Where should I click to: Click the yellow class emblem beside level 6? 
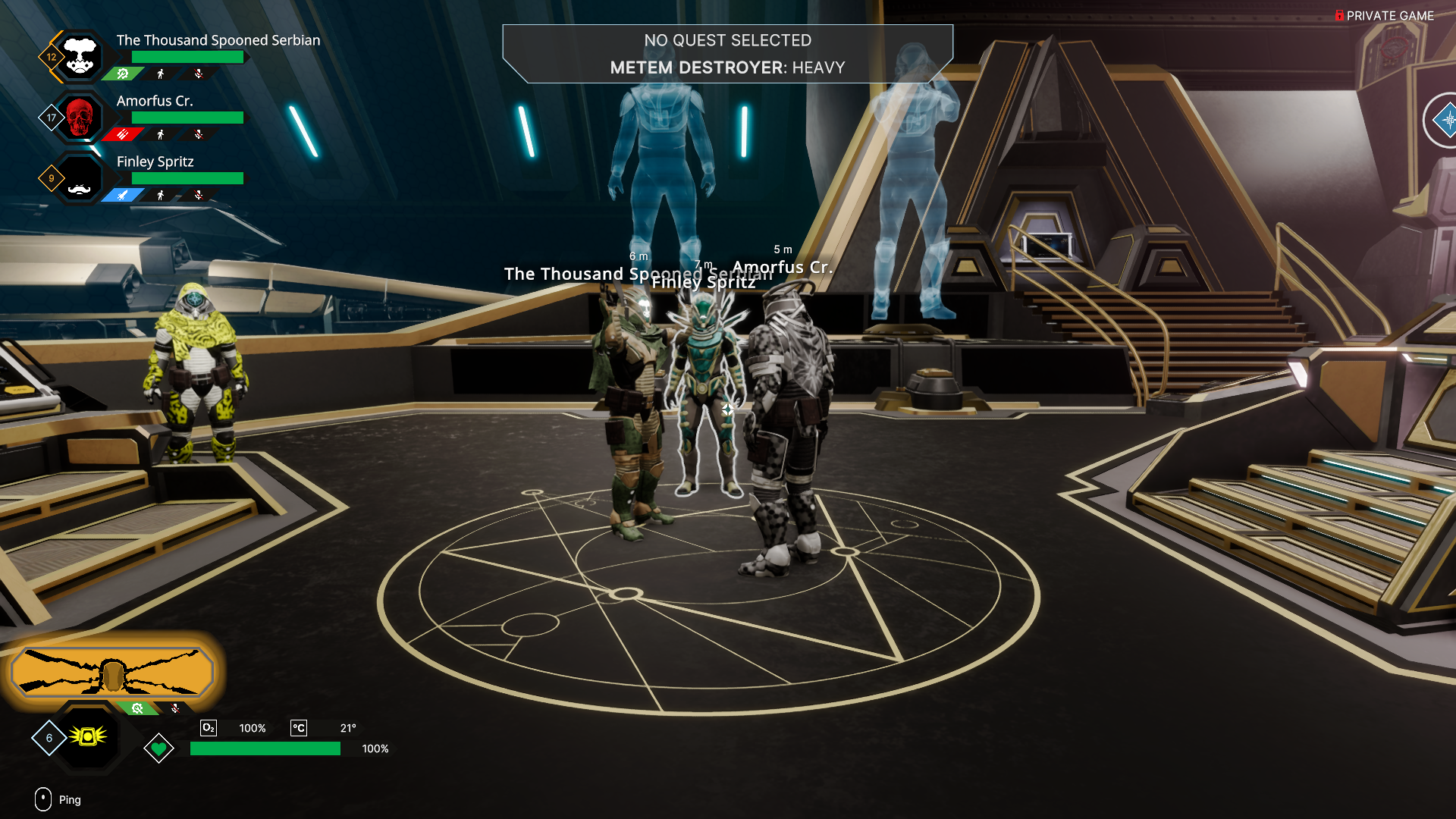click(x=88, y=736)
